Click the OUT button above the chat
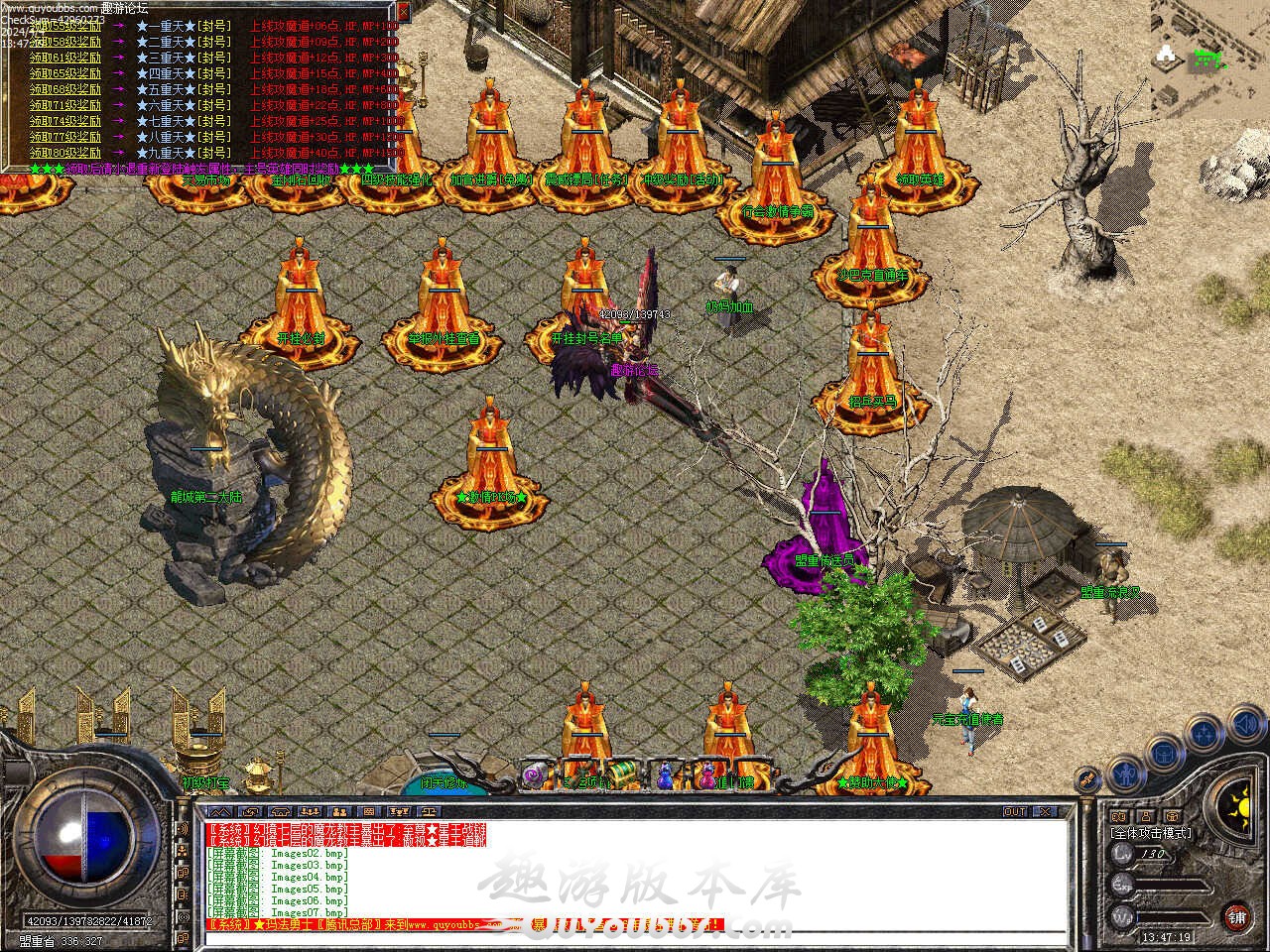1270x952 pixels. click(x=1015, y=811)
